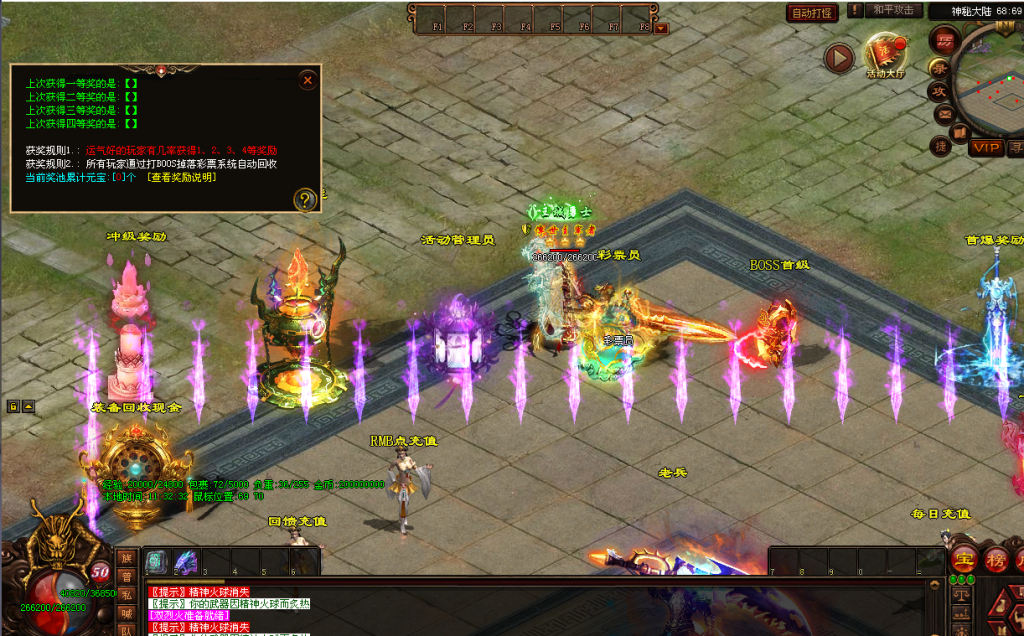Open the 宝 treasure button
This screenshot has height=636, width=1024.
pyautogui.click(x=964, y=558)
